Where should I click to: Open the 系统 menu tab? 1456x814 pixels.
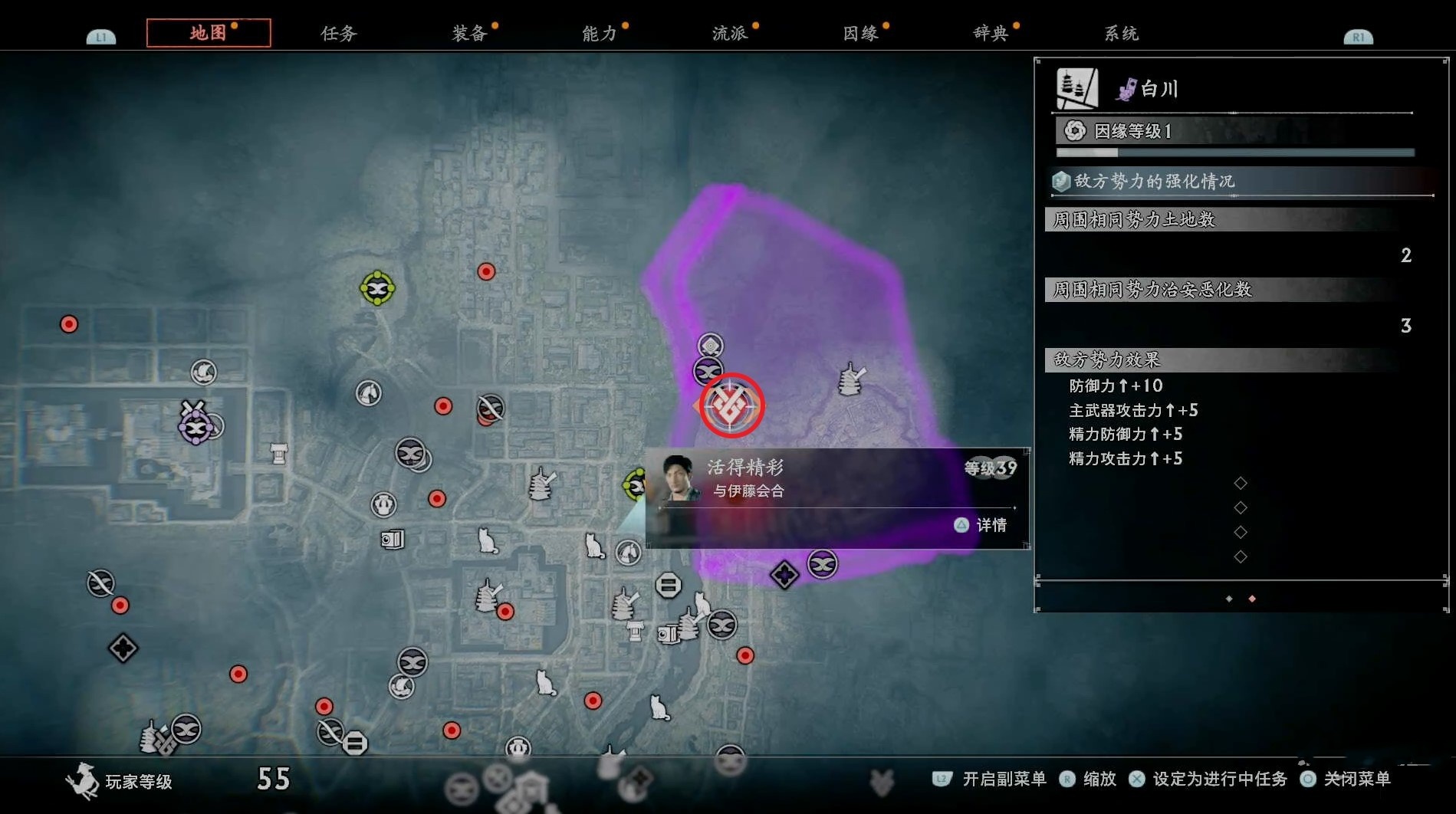pyautogui.click(x=1120, y=33)
